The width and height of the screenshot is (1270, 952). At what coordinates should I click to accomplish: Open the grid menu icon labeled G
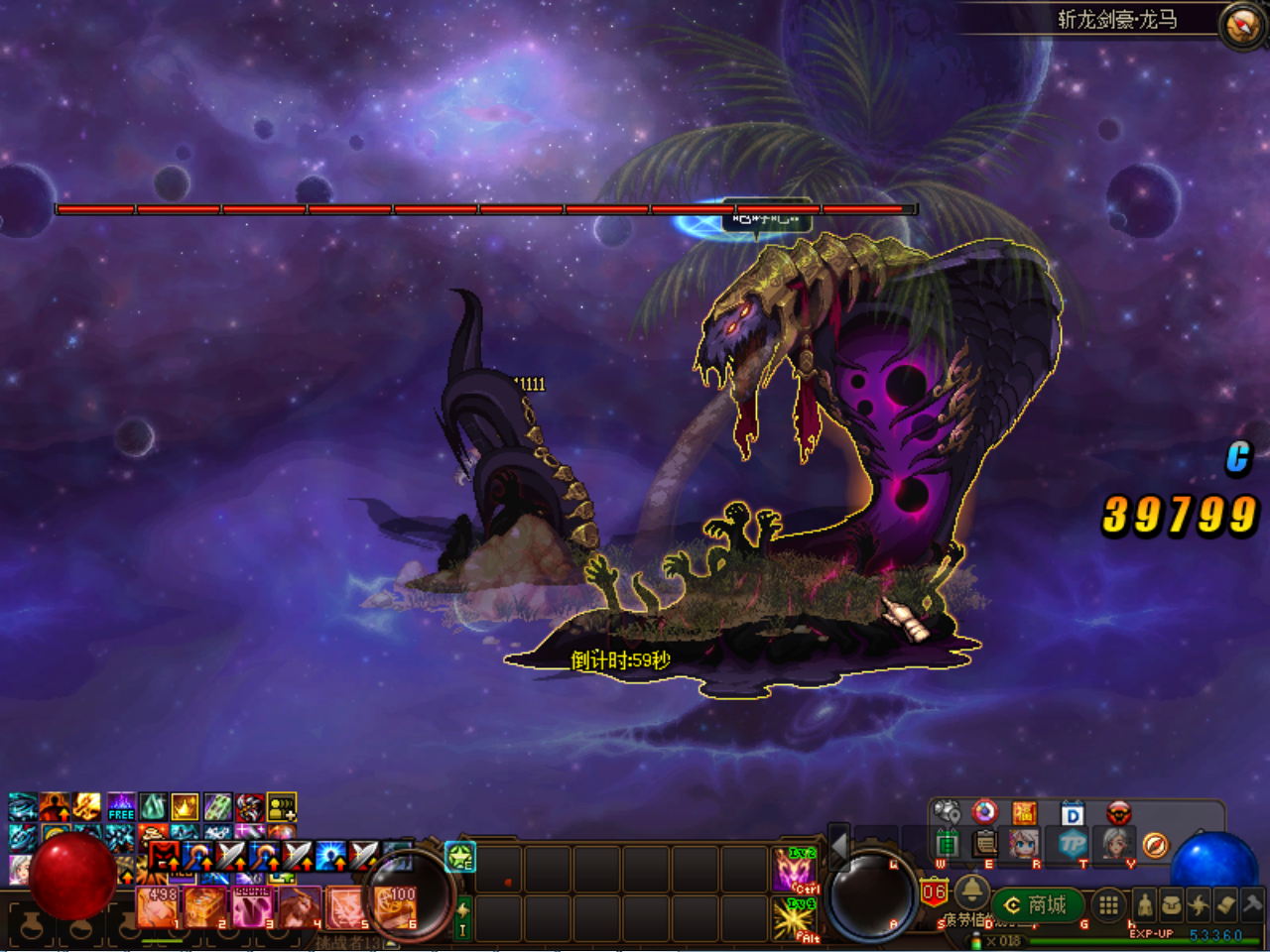click(1107, 904)
